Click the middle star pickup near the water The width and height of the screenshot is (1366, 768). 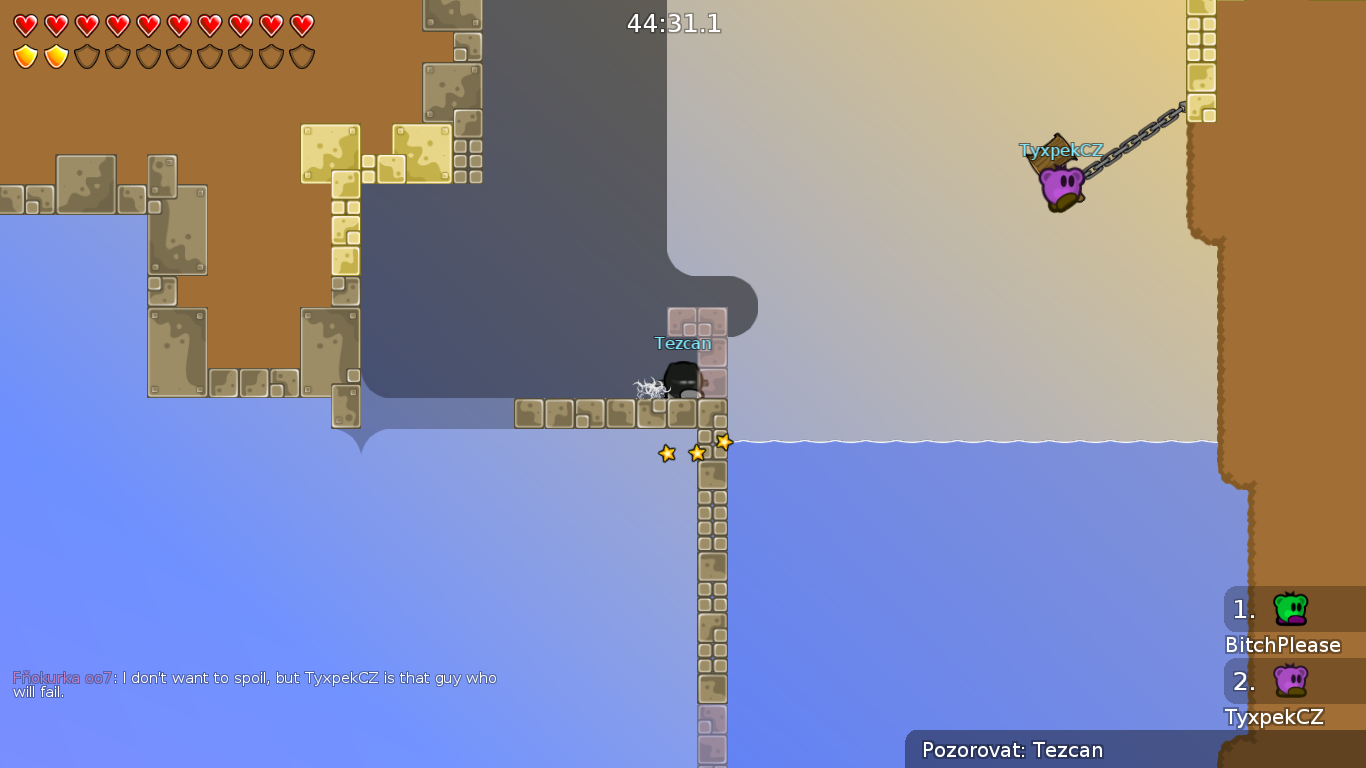point(695,451)
